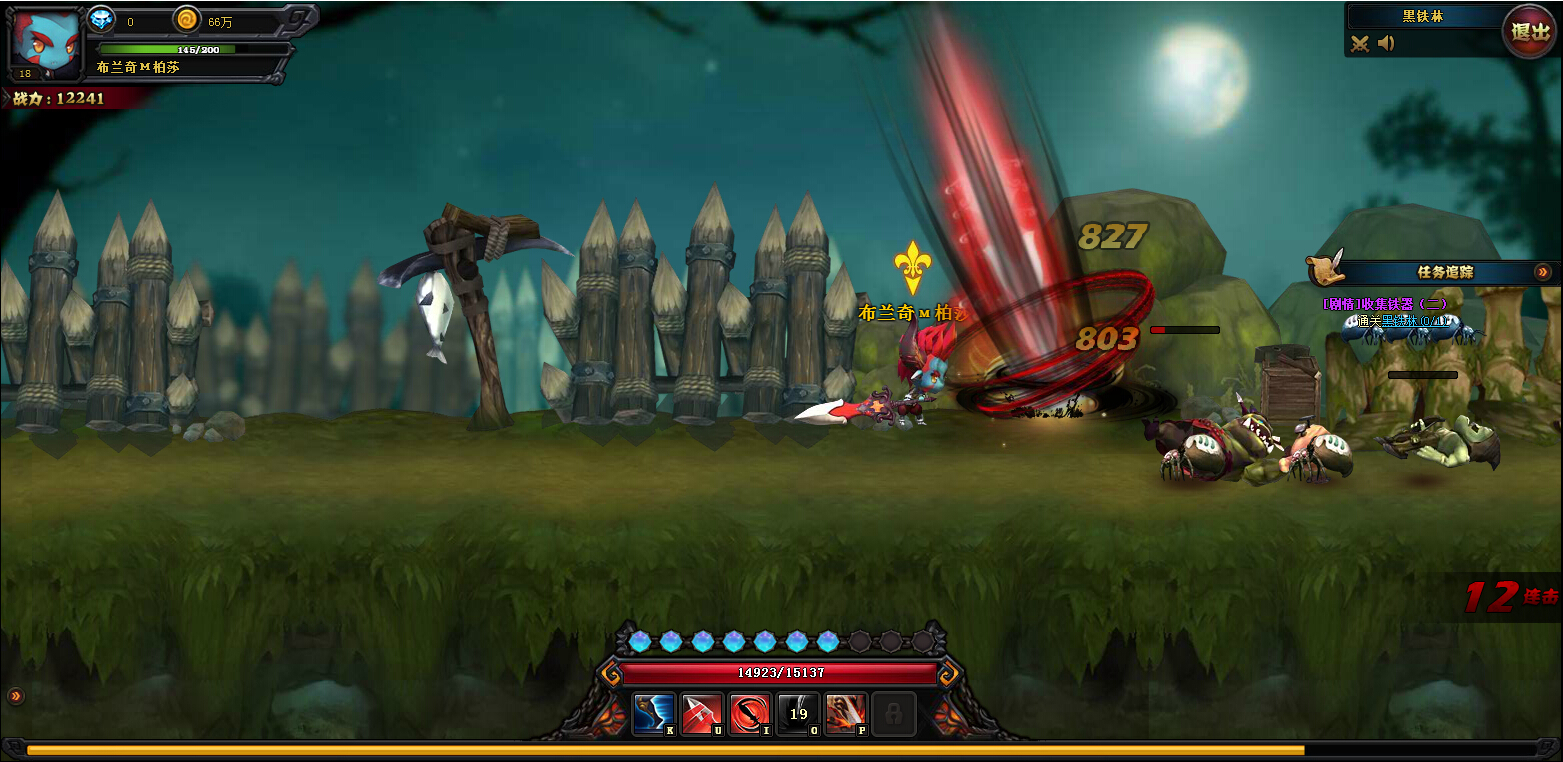This screenshot has width=1563, height=762.
Task: Toggle the speaker sound icon
Action: tap(1386, 43)
